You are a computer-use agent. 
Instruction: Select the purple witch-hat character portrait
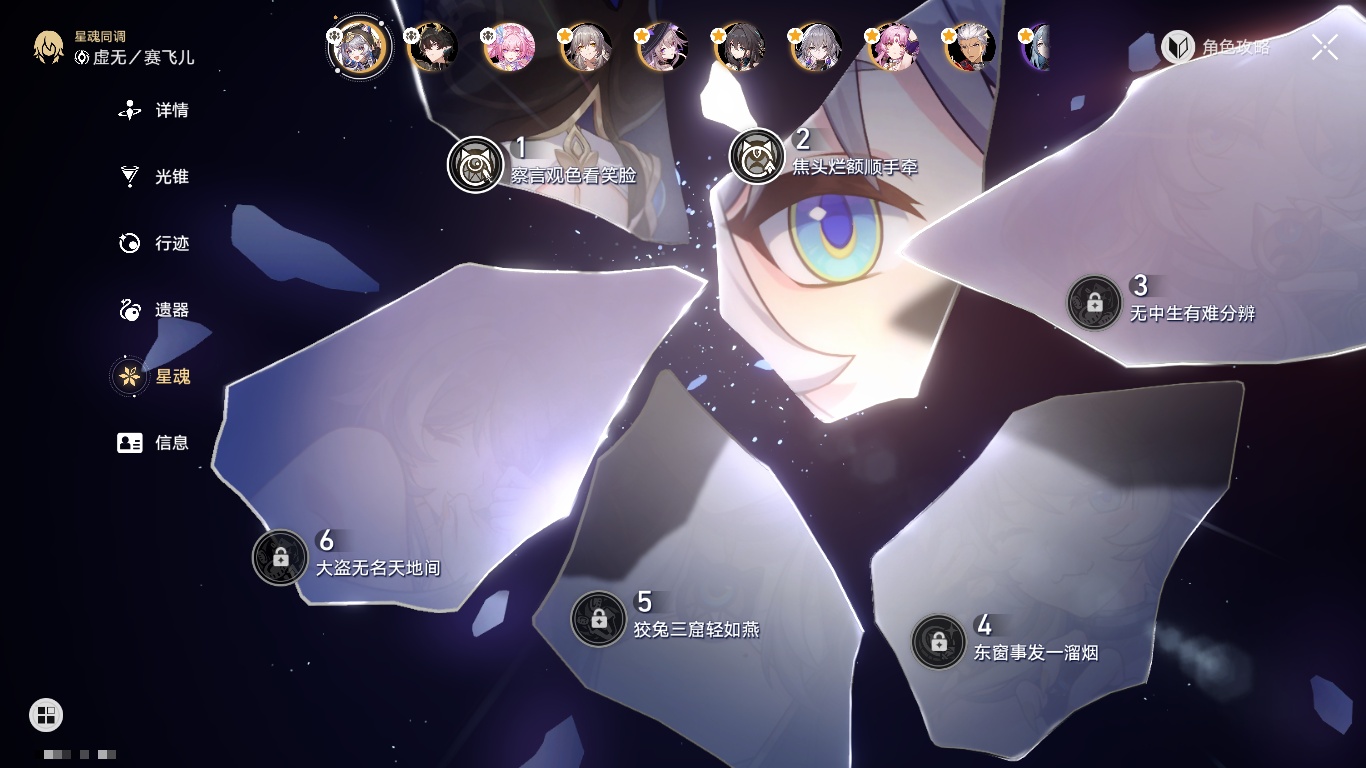point(663,47)
